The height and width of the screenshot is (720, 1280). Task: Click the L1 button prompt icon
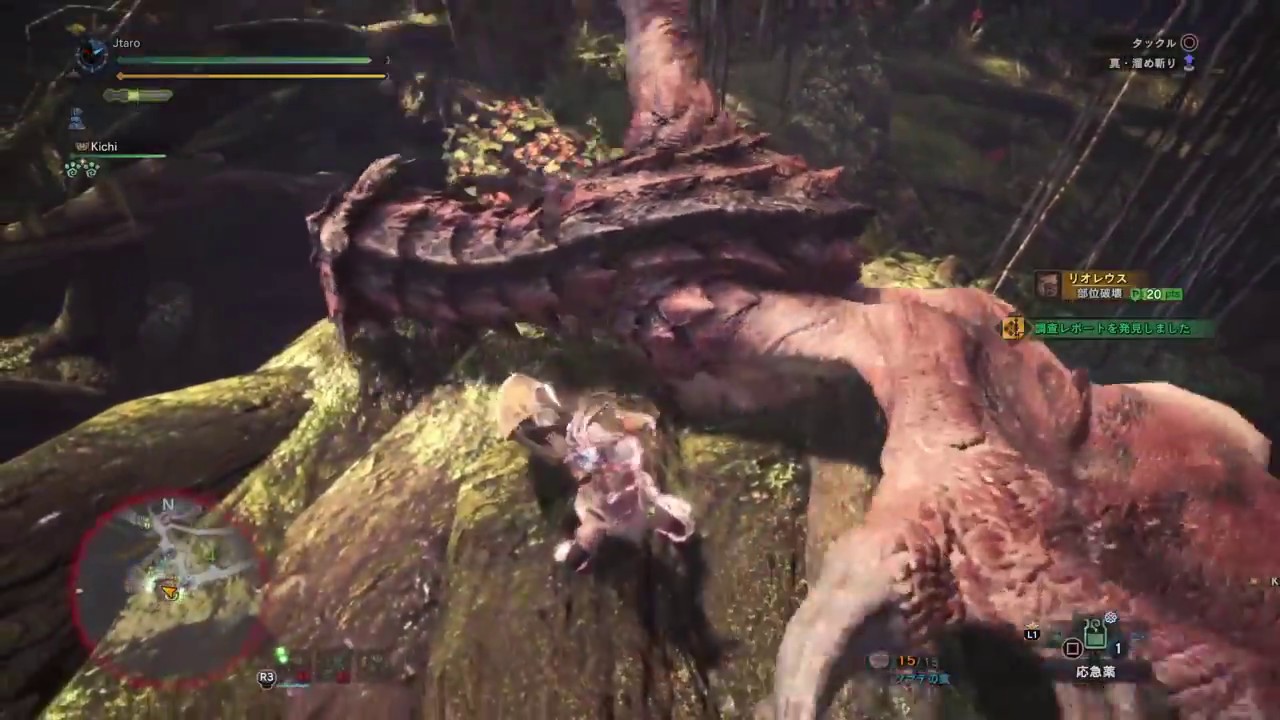[x=1031, y=633]
